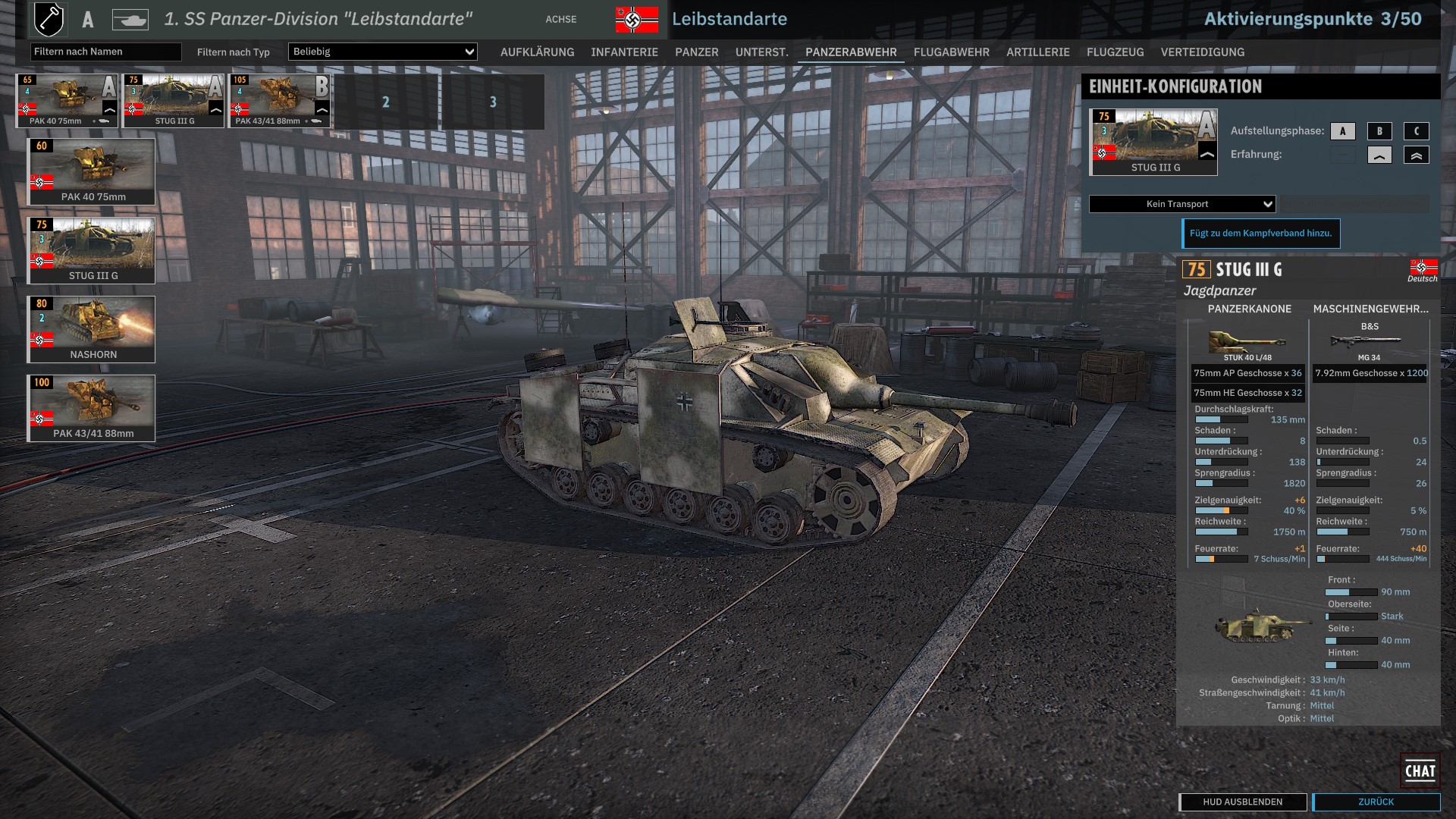The image size is (1456, 819).
Task: Select the double-chevron Erfahrung level
Action: click(1416, 155)
